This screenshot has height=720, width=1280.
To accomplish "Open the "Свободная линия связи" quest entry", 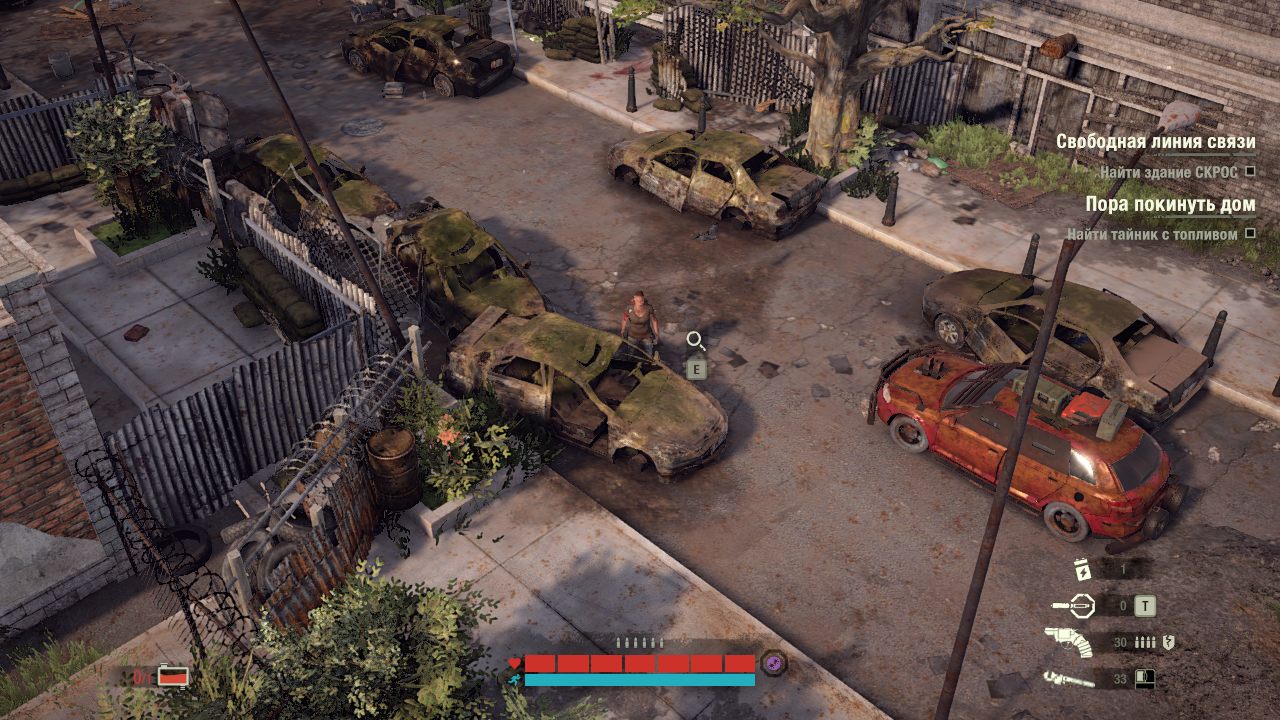I will pos(1155,142).
